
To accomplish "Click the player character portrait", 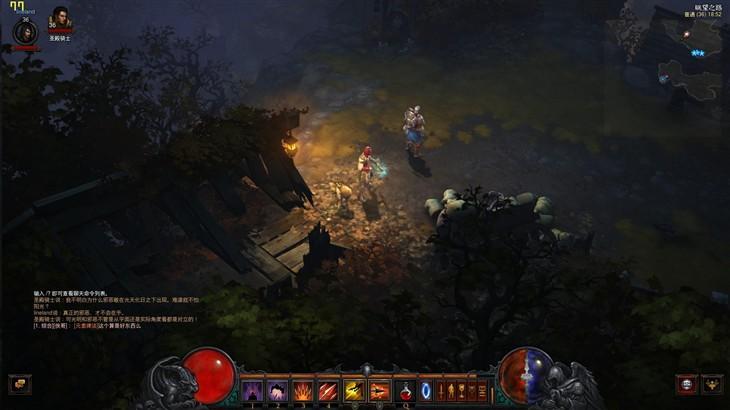I will 24,31.
